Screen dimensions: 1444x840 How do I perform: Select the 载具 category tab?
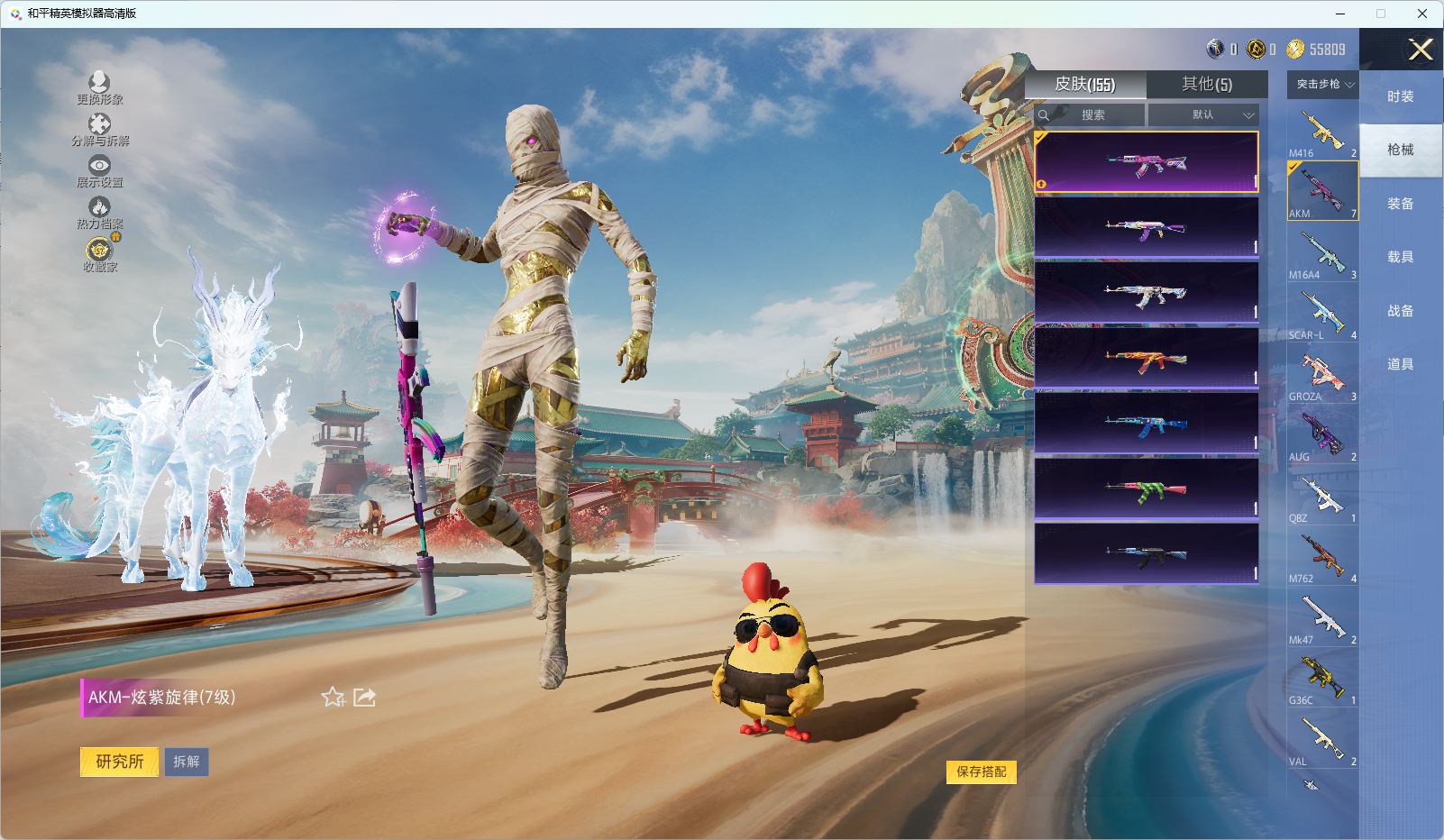(1400, 257)
